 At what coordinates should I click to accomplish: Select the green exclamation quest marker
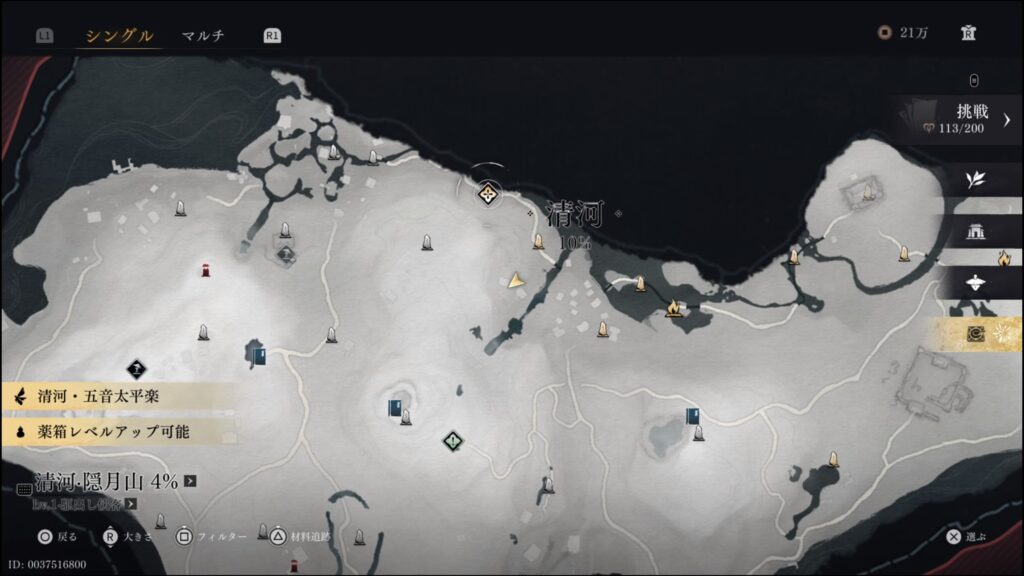click(453, 440)
